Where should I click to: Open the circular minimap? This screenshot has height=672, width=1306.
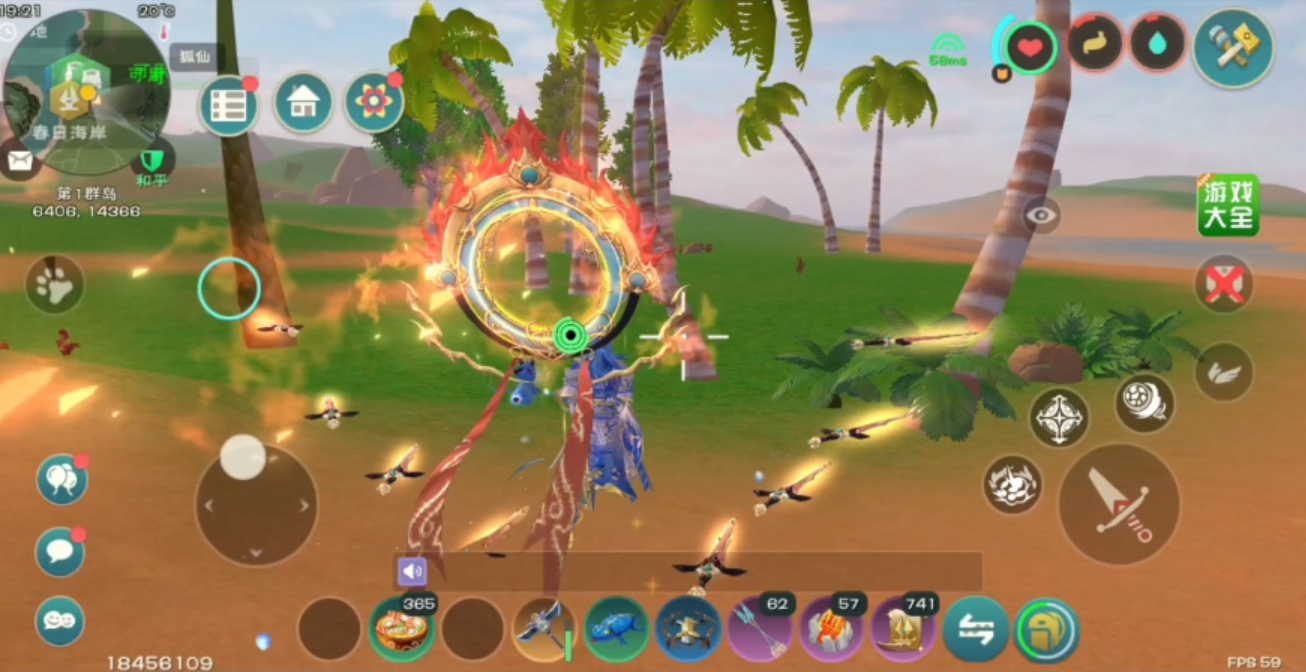[85, 92]
